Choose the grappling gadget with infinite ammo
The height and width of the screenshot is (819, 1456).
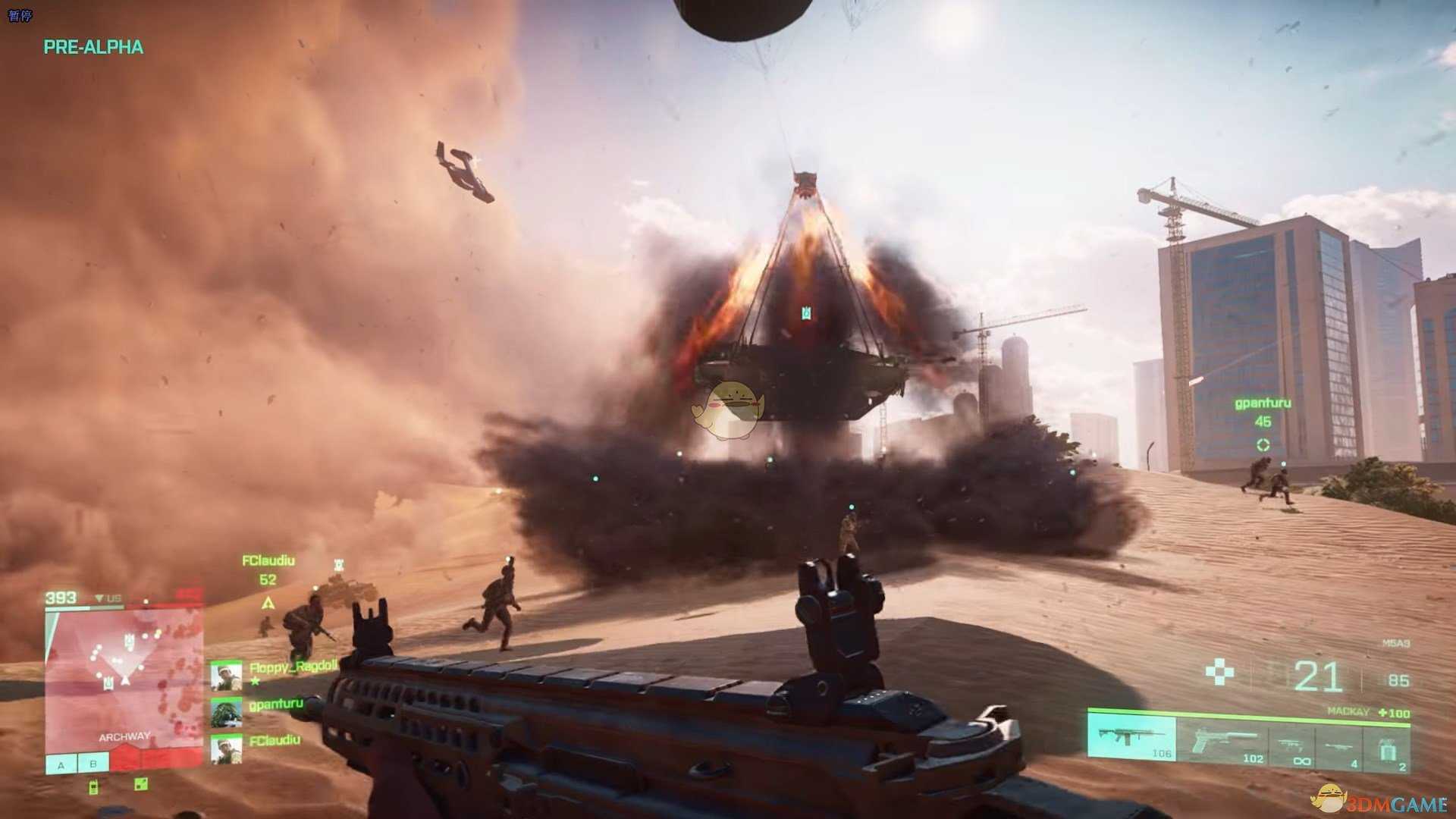(x=1292, y=749)
